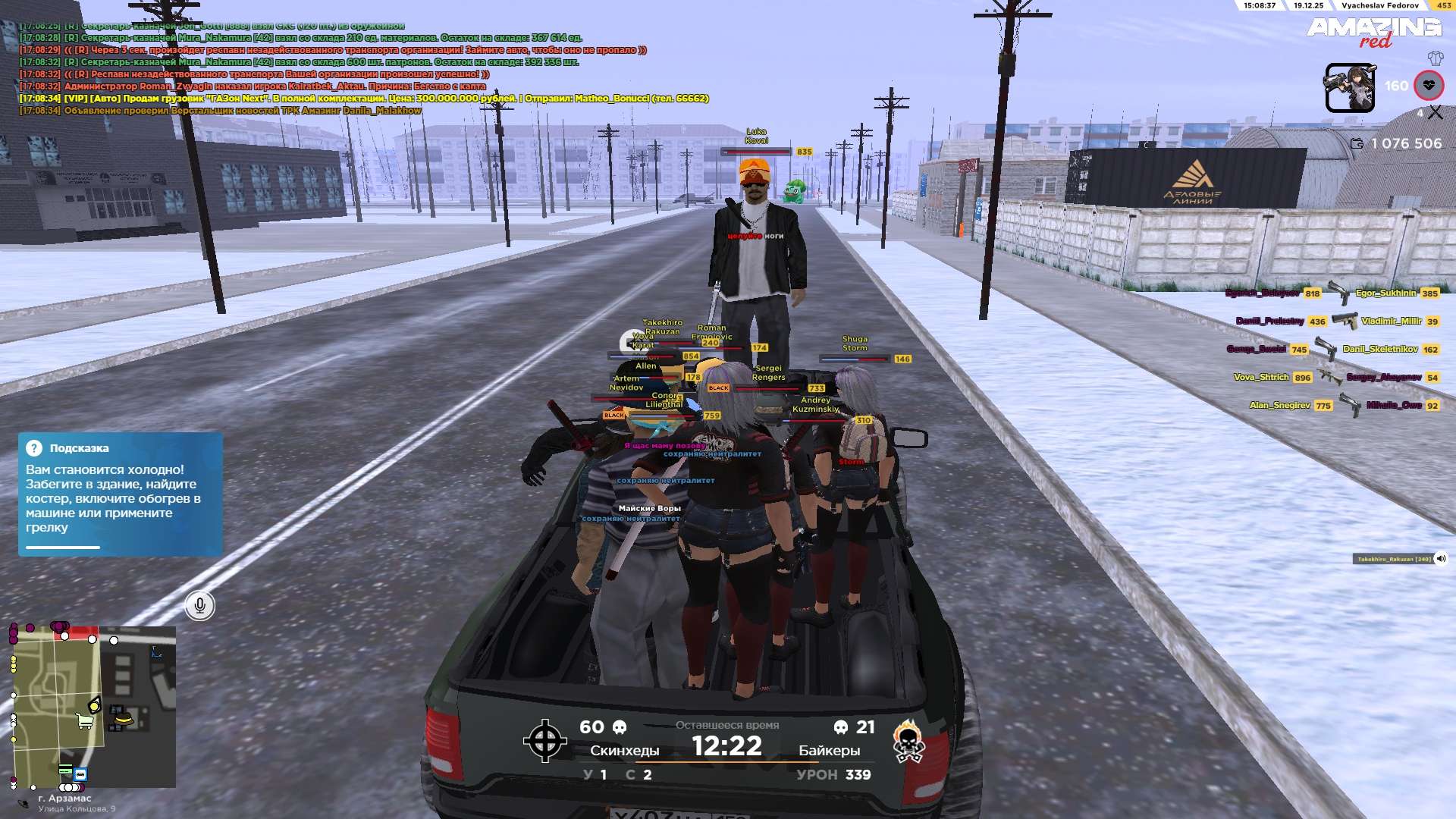Image resolution: width=1456 pixels, height=819 pixels.
Task: Click the Skinheads crosshair faction emblem
Action: pyautogui.click(x=544, y=741)
